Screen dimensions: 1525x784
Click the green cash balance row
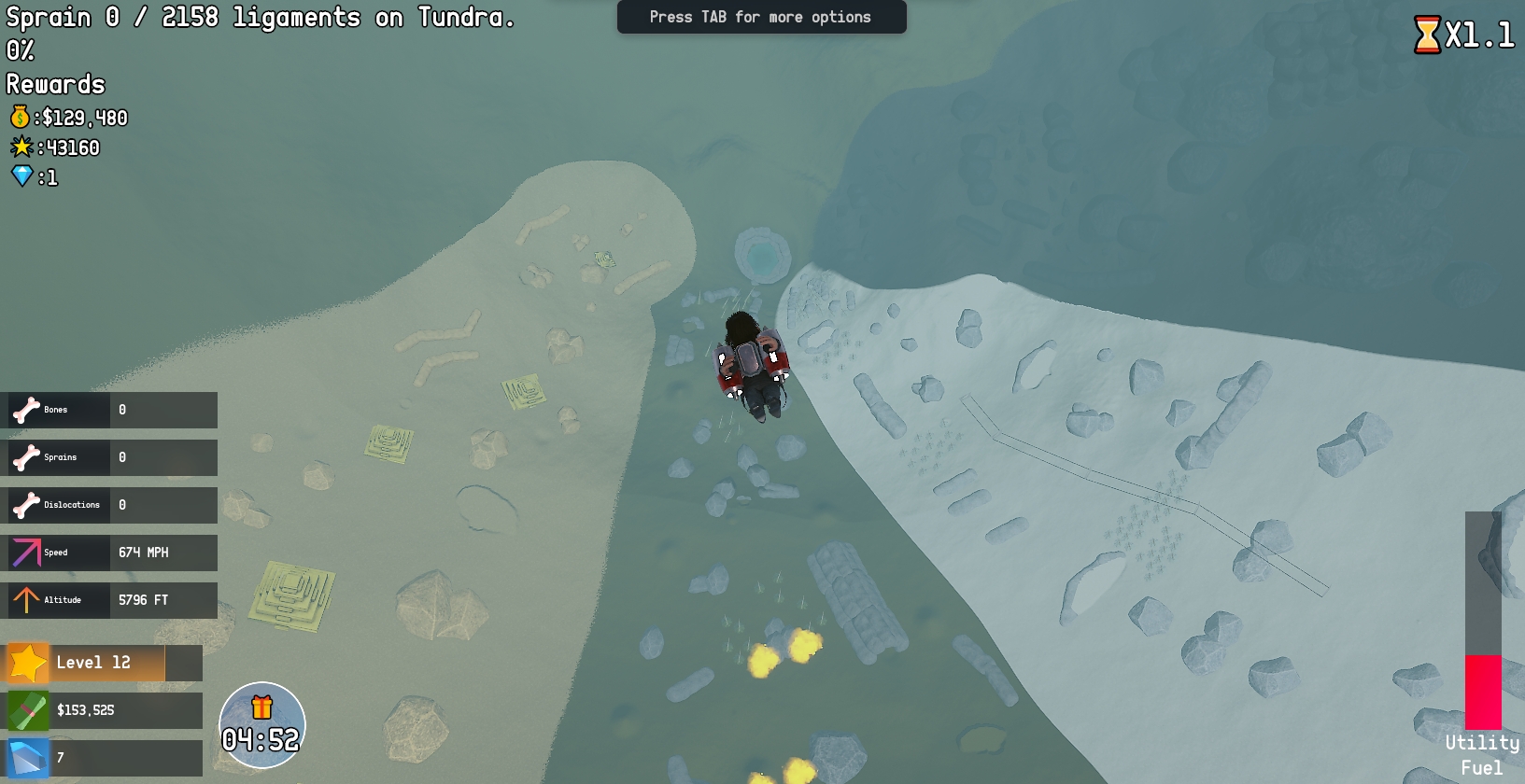(105, 710)
